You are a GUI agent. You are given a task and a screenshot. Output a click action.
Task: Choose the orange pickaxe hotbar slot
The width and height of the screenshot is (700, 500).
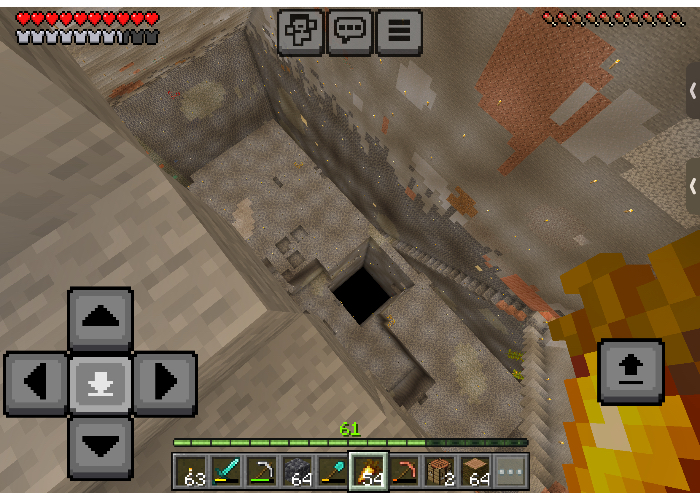pos(404,471)
